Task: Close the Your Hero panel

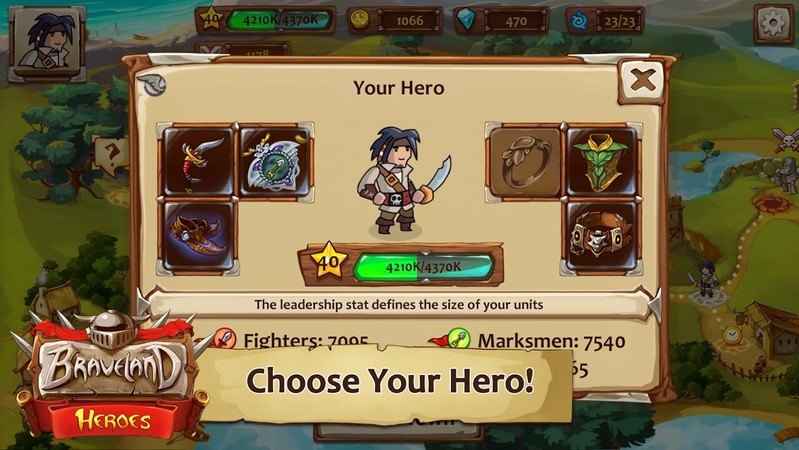Action: point(642,80)
